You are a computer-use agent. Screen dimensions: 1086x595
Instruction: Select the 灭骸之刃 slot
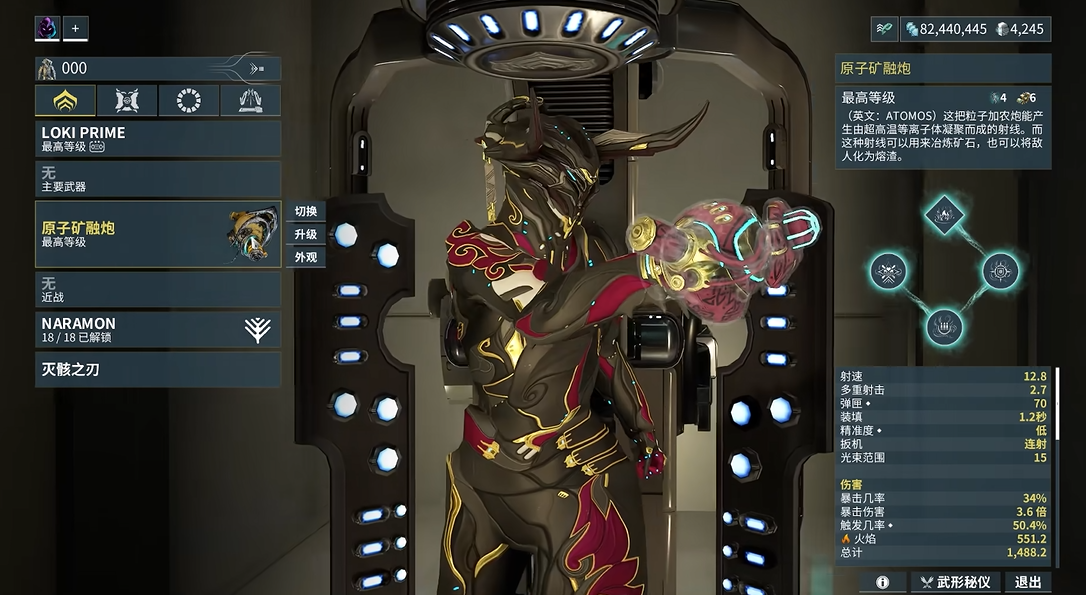pos(157,369)
